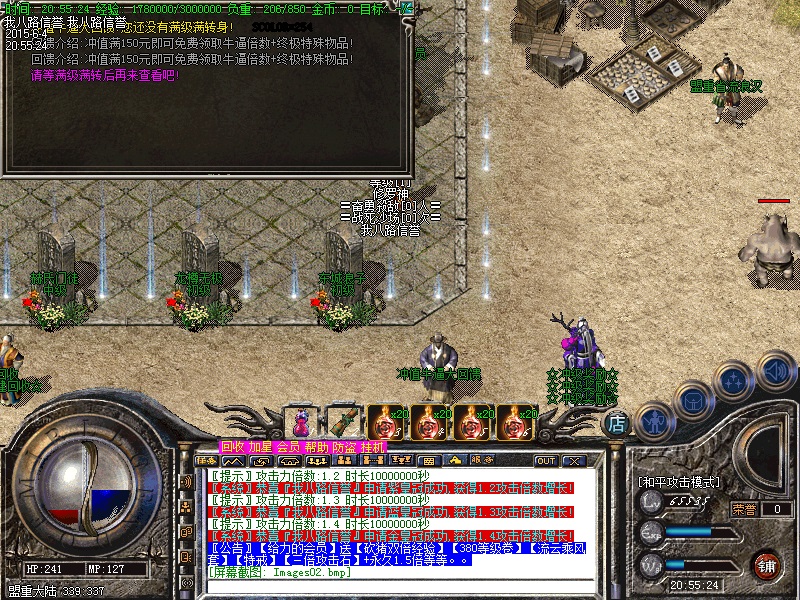Screen dimensions: 800x600
Task: Switch the 和平攻击模式 attack mode
Action: click(679, 482)
